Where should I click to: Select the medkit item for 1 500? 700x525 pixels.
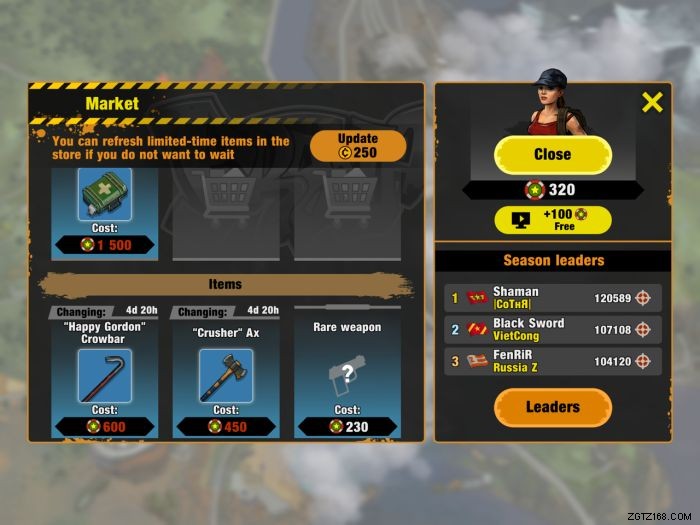pyautogui.click(x=105, y=195)
